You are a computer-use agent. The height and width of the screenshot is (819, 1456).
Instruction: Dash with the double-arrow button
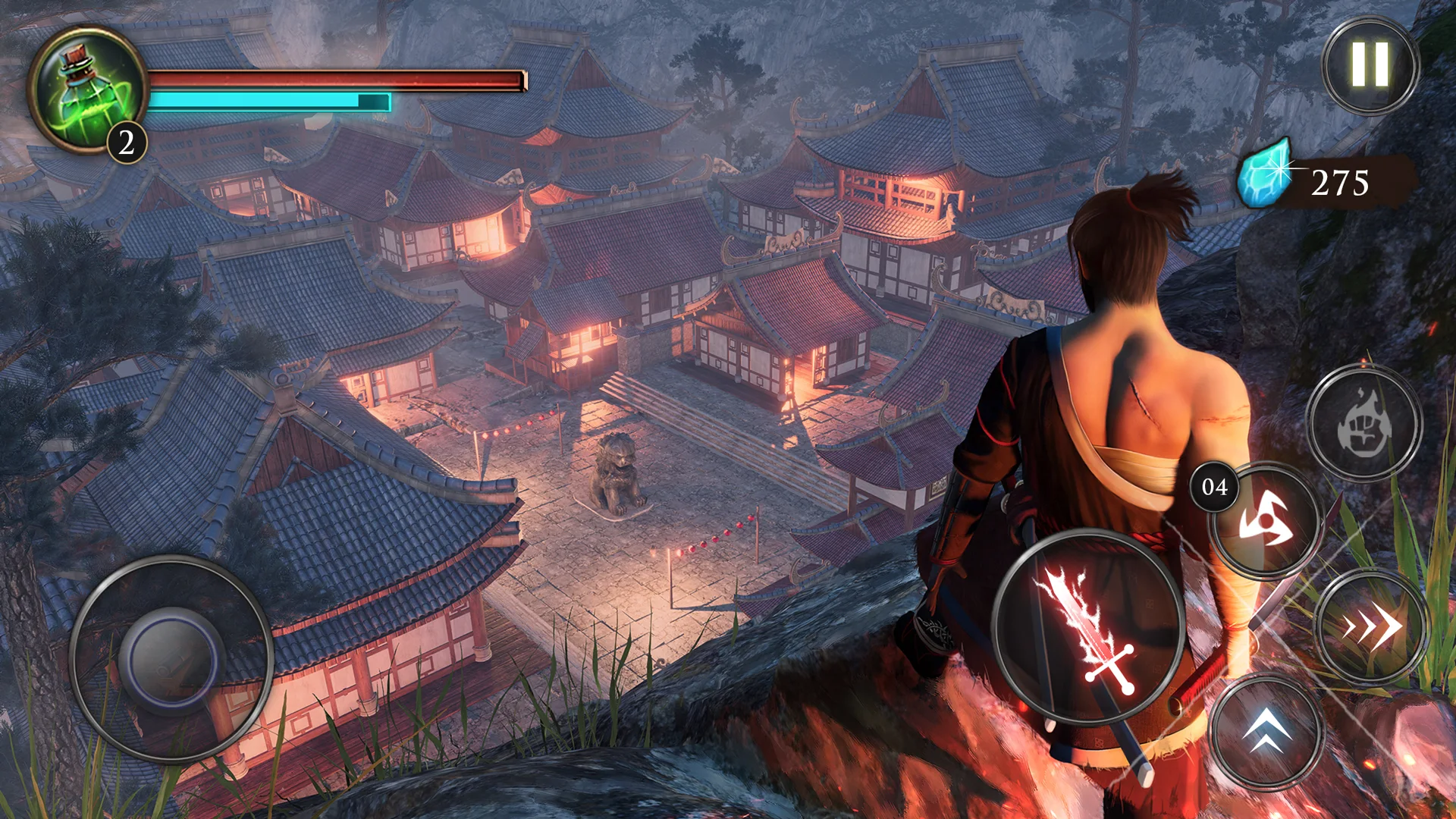pyautogui.click(x=1371, y=626)
